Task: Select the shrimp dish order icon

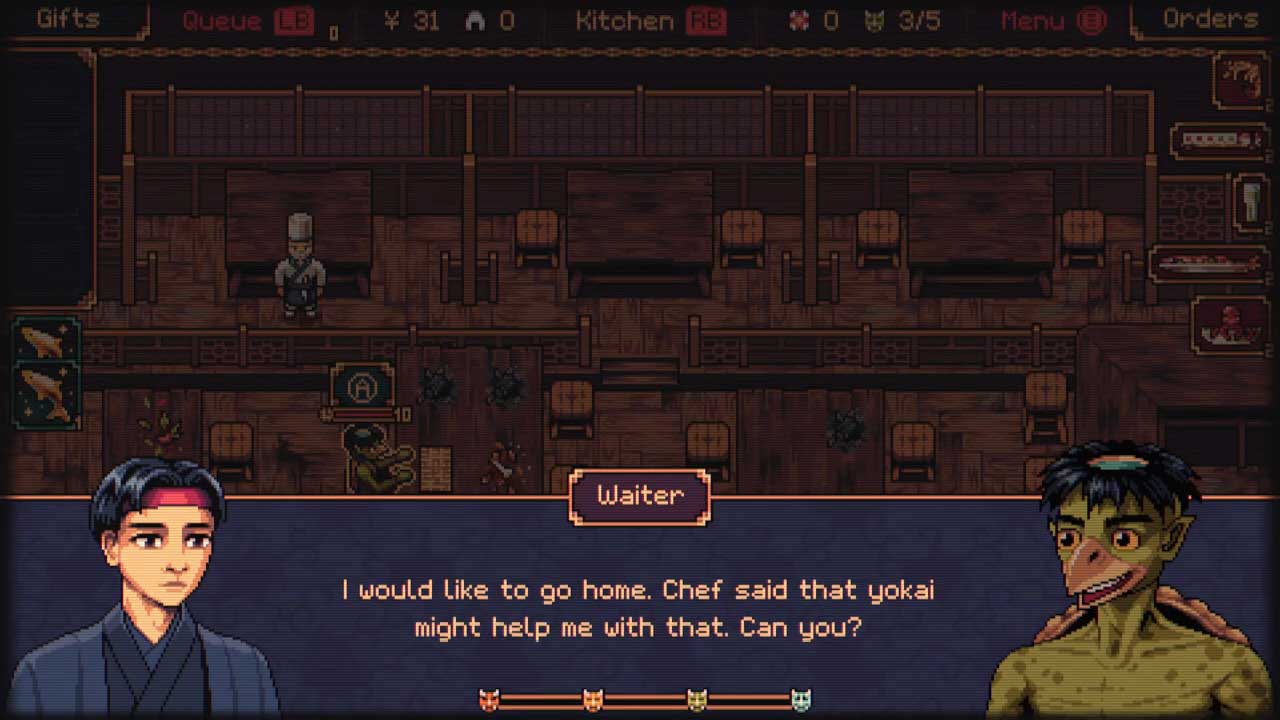Action: pos(1241,81)
